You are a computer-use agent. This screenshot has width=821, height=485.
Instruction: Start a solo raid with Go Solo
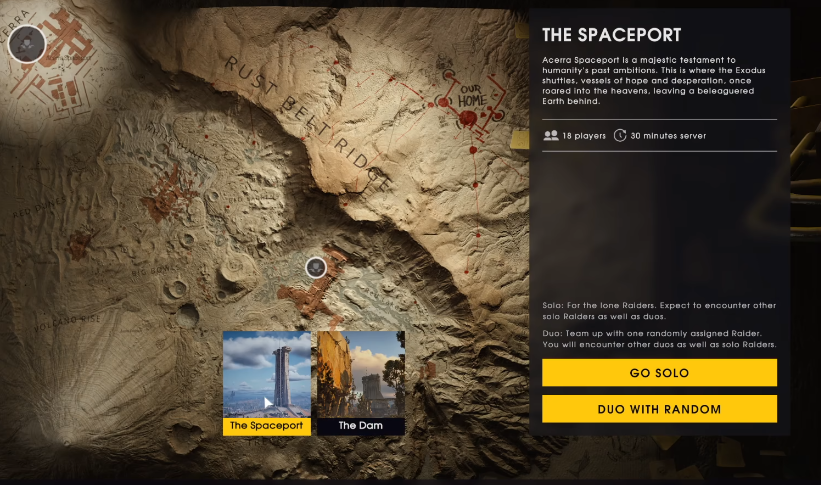pos(659,373)
